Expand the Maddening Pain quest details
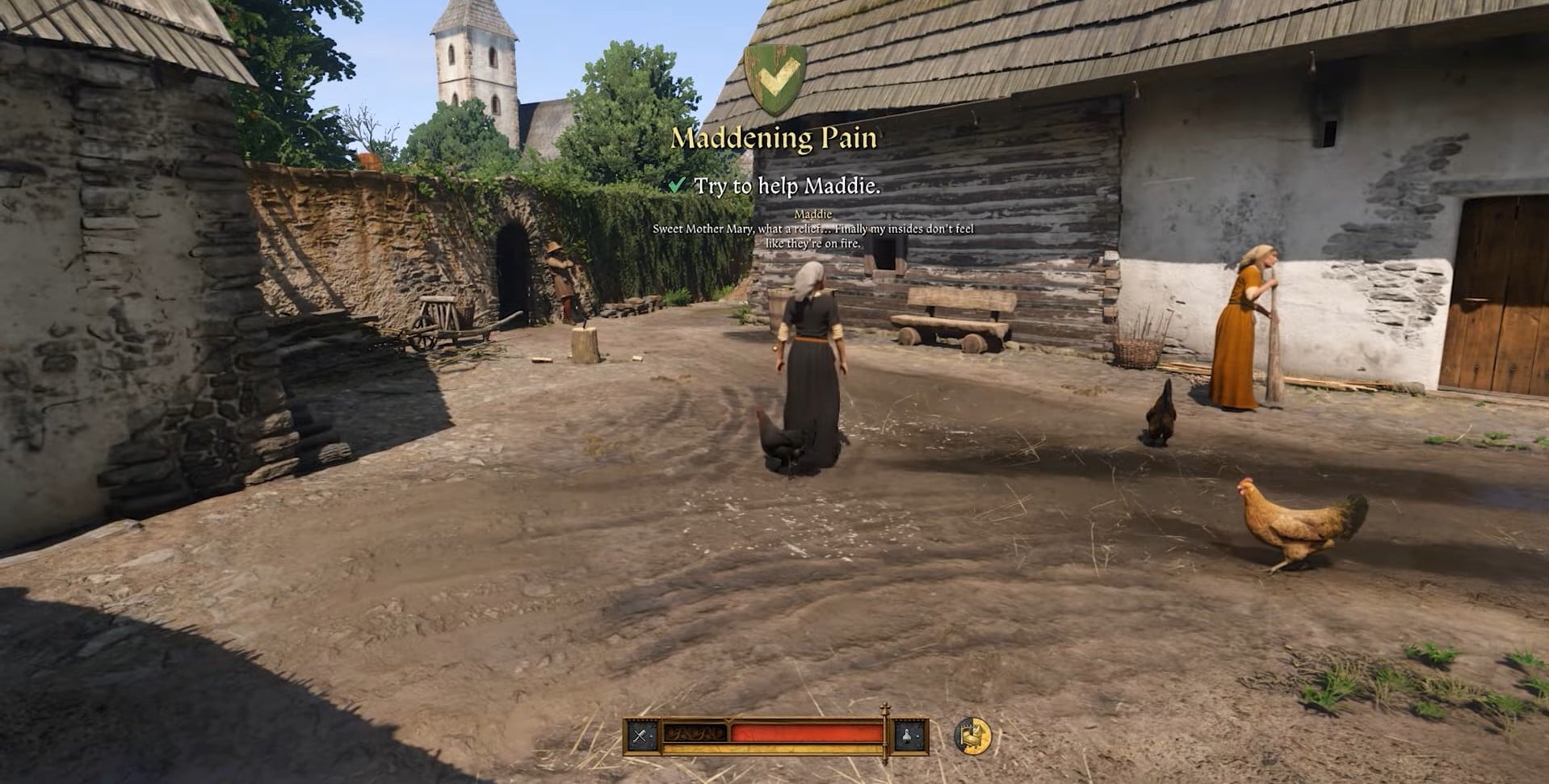The image size is (1549, 784). click(774, 138)
